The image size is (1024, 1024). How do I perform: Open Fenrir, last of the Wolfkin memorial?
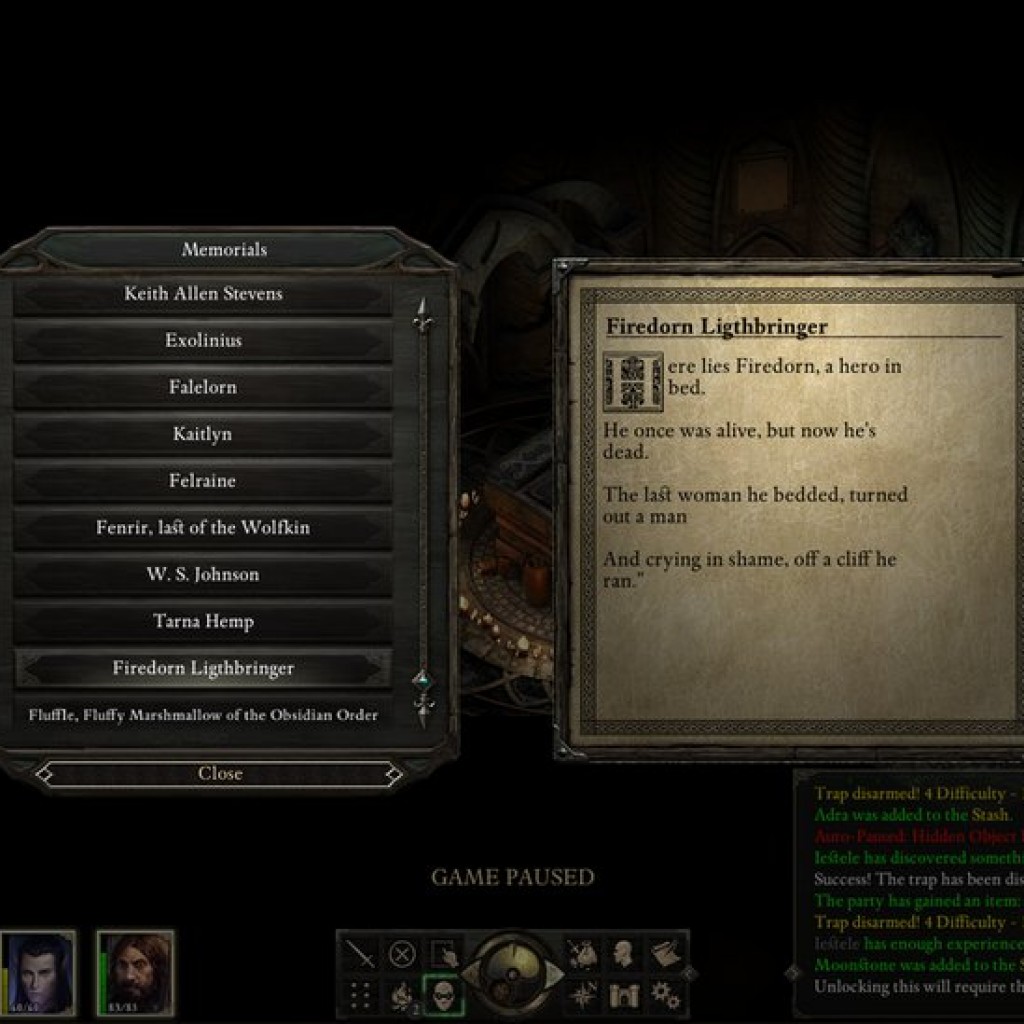click(203, 528)
